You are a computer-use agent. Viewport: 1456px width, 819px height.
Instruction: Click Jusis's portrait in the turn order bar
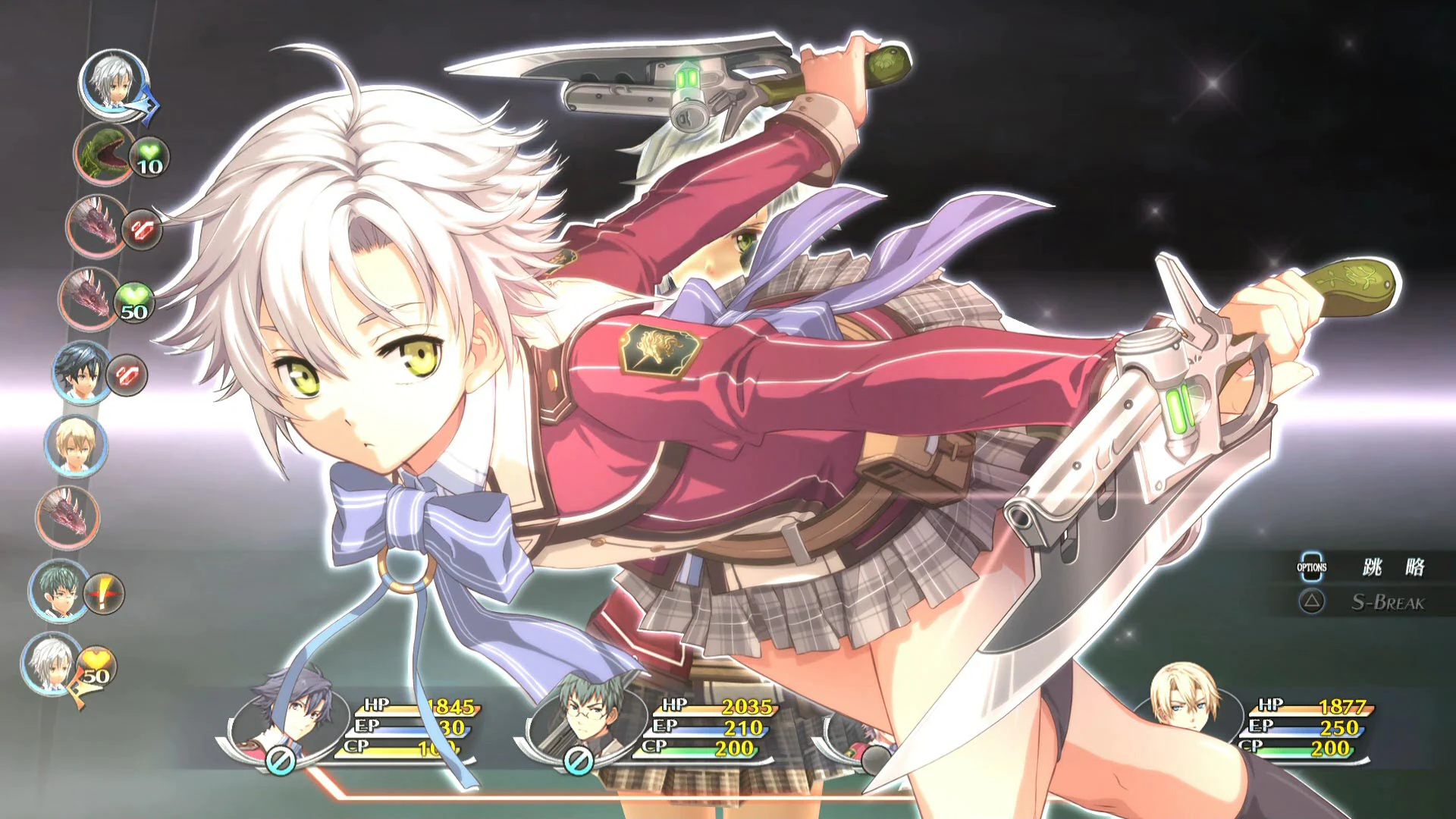76,447
